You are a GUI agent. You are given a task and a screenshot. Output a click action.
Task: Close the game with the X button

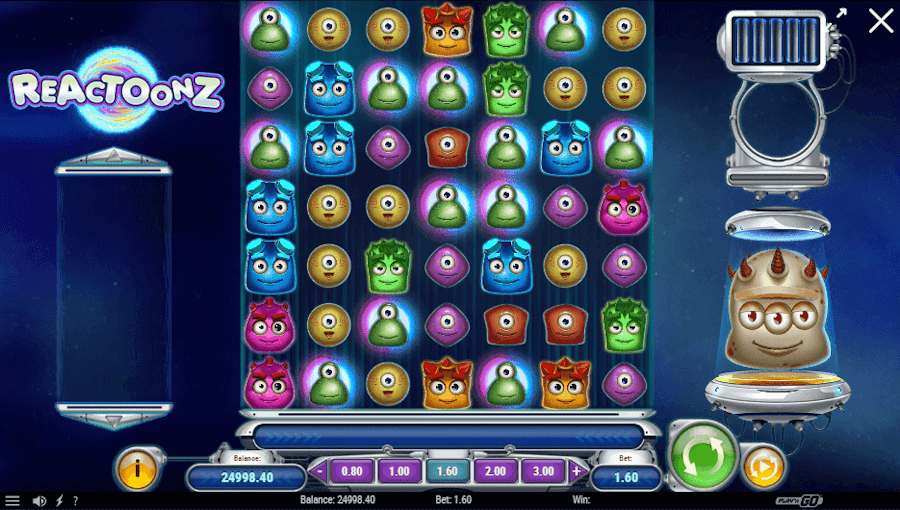pos(880,20)
